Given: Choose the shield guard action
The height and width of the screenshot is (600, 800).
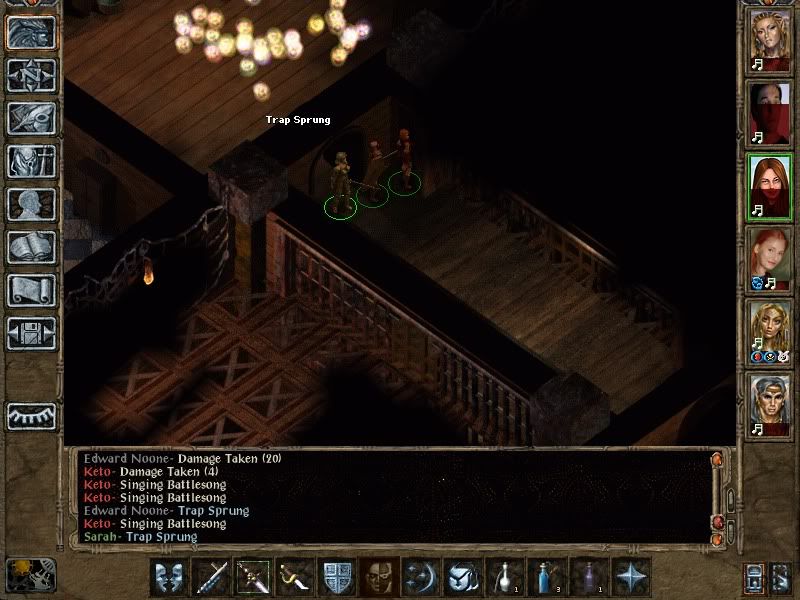Looking at the screenshot, I should pyautogui.click(x=336, y=577).
